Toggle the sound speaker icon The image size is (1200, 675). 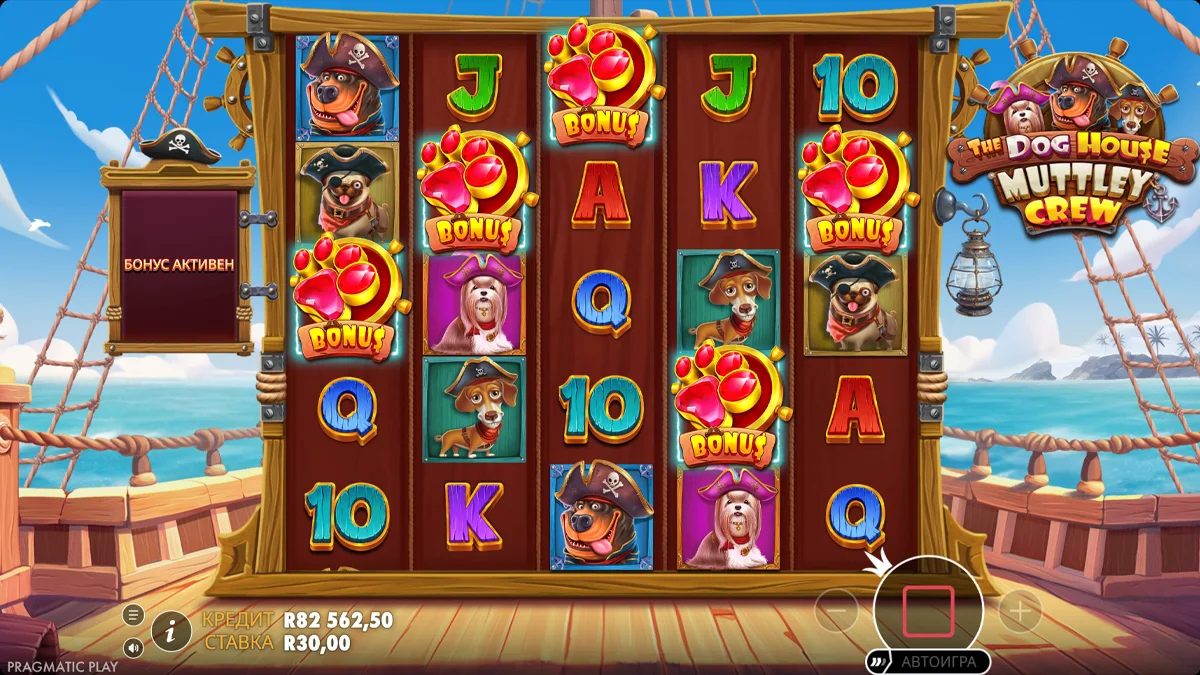[x=133, y=646]
